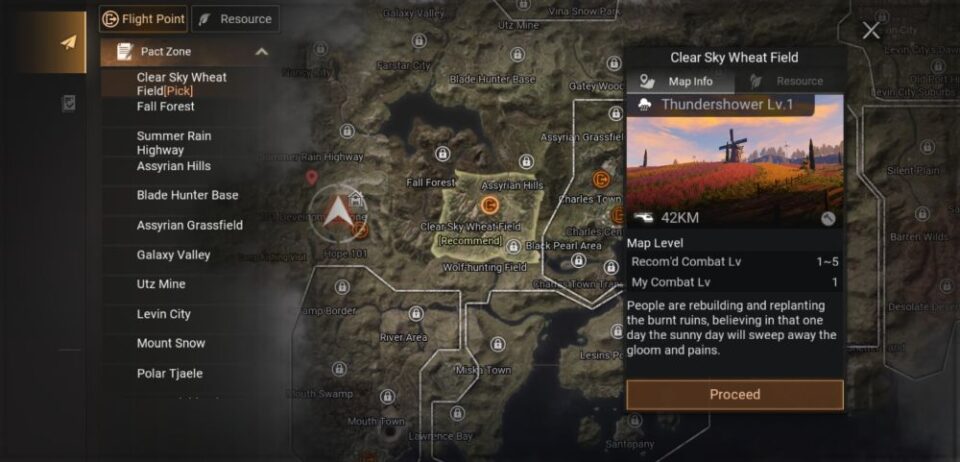Open the checklist sidebar icon
The image size is (960, 462).
(x=69, y=103)
